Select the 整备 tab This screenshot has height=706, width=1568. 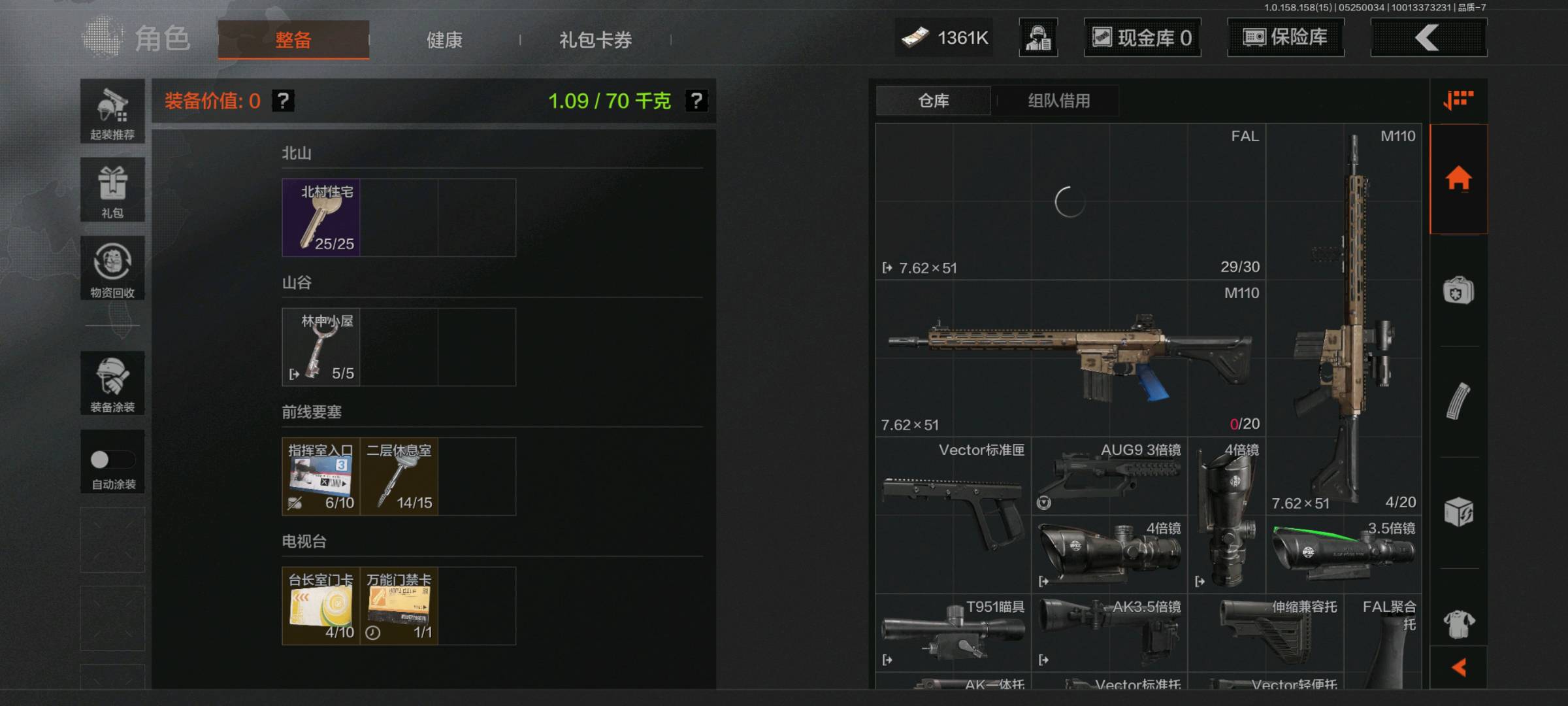click(293, 40)
